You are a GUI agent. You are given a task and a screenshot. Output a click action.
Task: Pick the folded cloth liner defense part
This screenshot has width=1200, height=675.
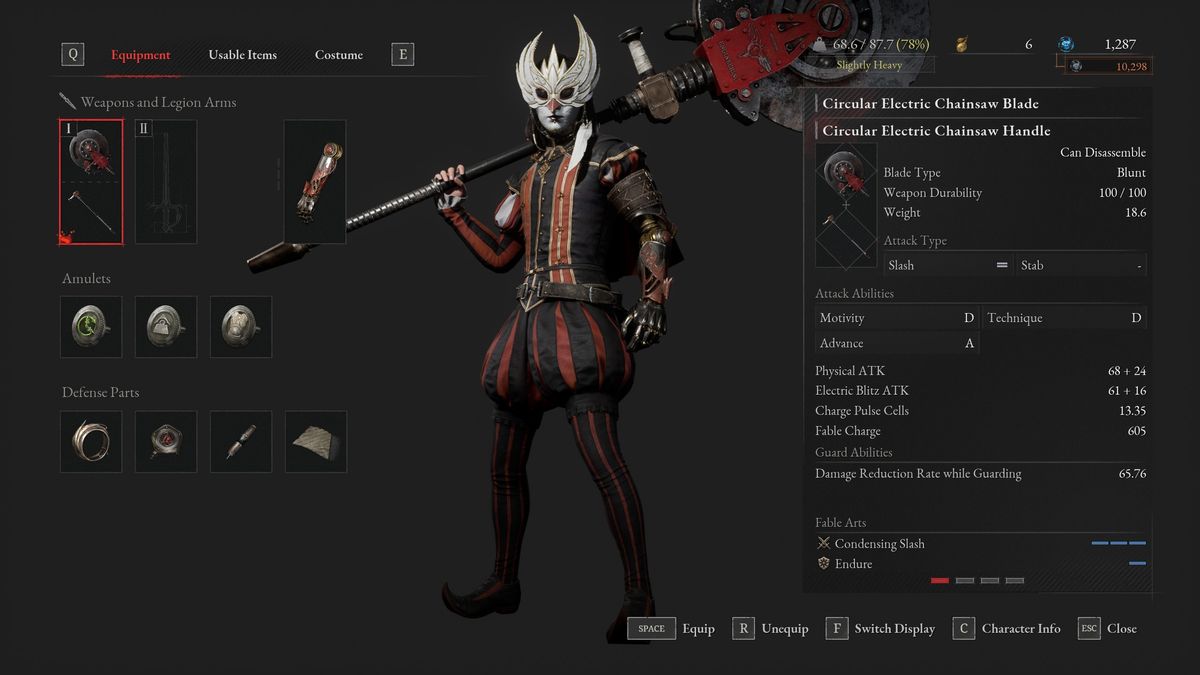pos(316,441)
